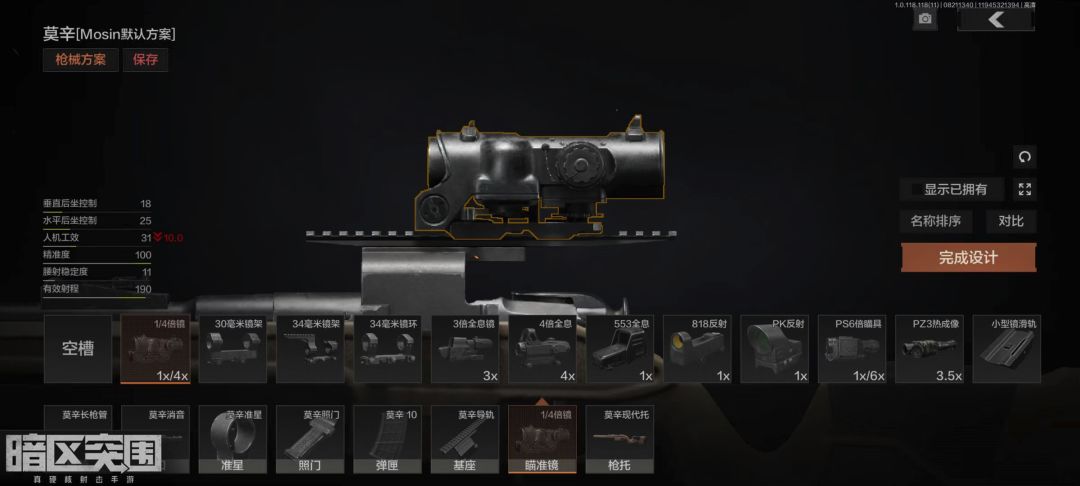
Task: Choose the 空槽 empty slot option
Action: pos(78,349)
